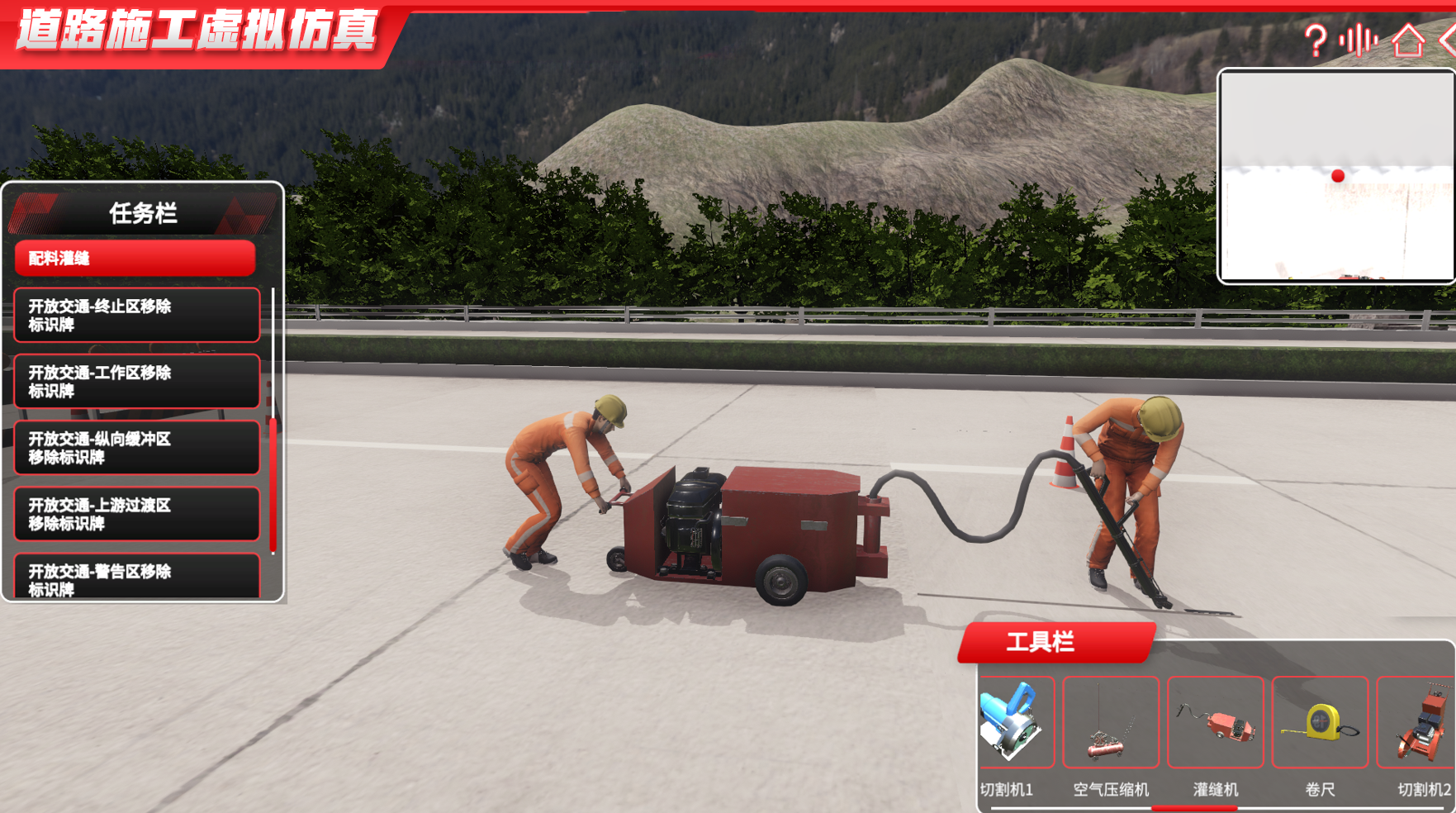Pick the 开放交通-上游过渡区移除标识牌 task
This screenshot has width=1456, height=813.
point(137,513)
